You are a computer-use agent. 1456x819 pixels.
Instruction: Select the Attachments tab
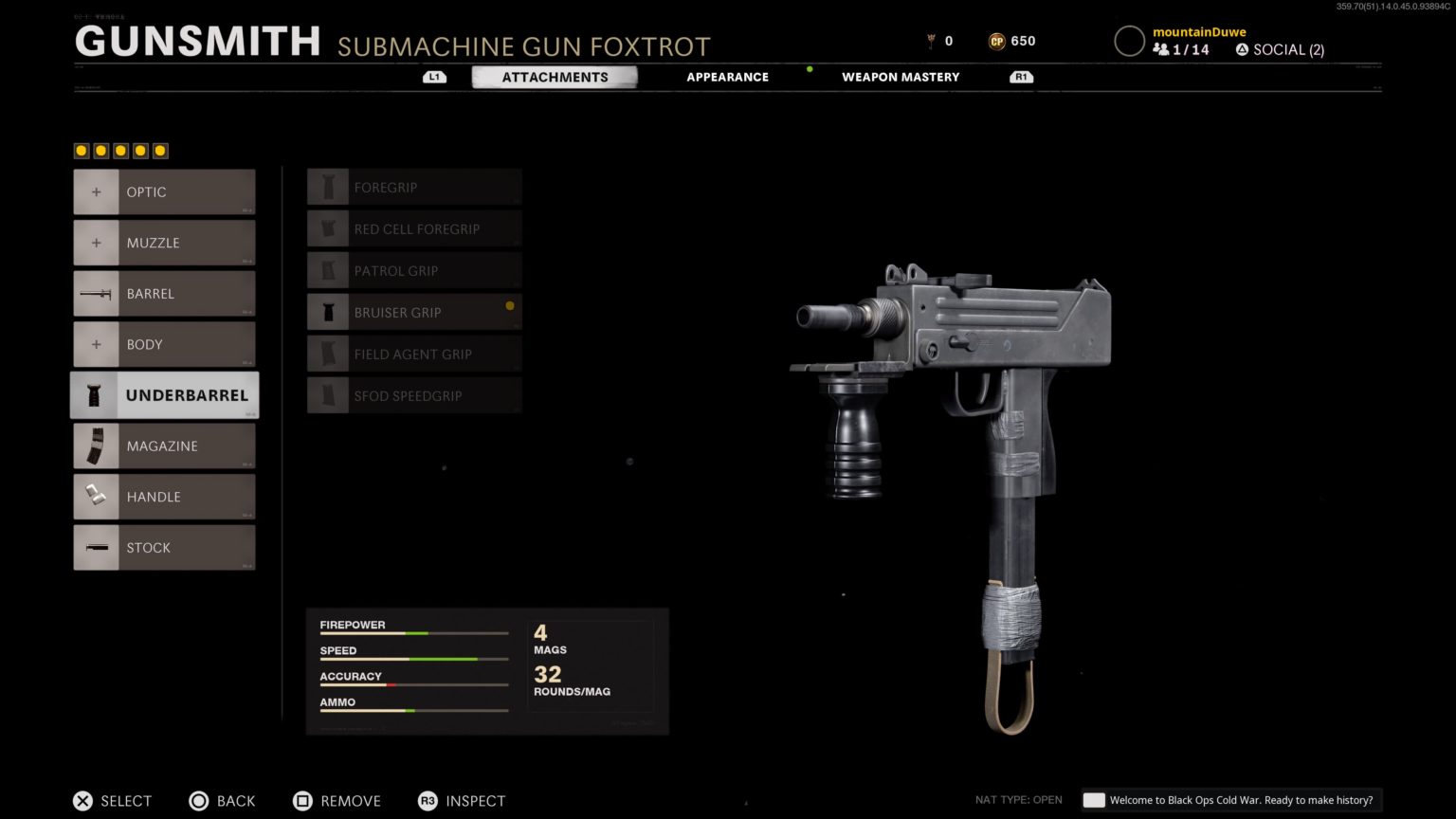tap(555, 77)
